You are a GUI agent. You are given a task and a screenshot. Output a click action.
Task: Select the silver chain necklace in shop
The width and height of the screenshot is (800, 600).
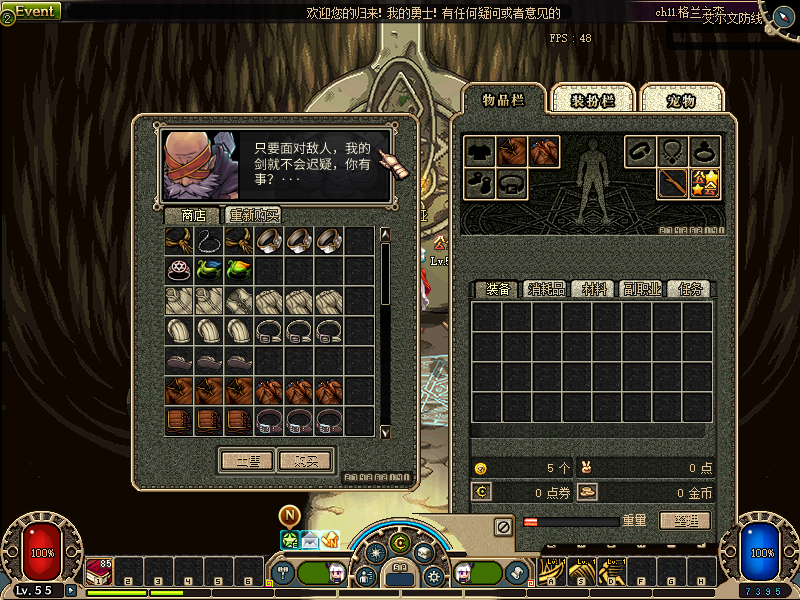(210, 240)
